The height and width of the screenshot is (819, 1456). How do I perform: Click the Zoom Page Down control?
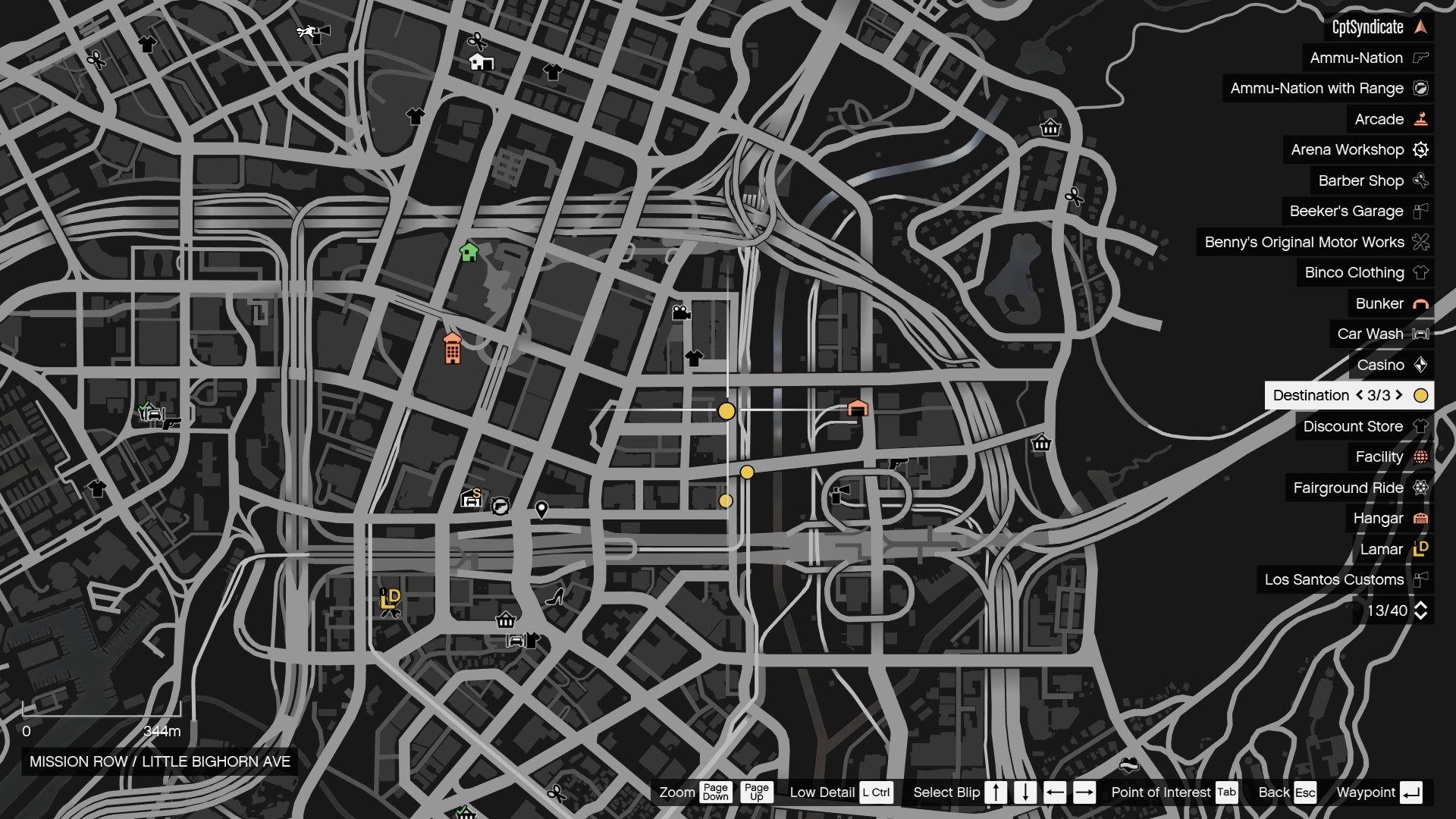click(x=714, y=792)
